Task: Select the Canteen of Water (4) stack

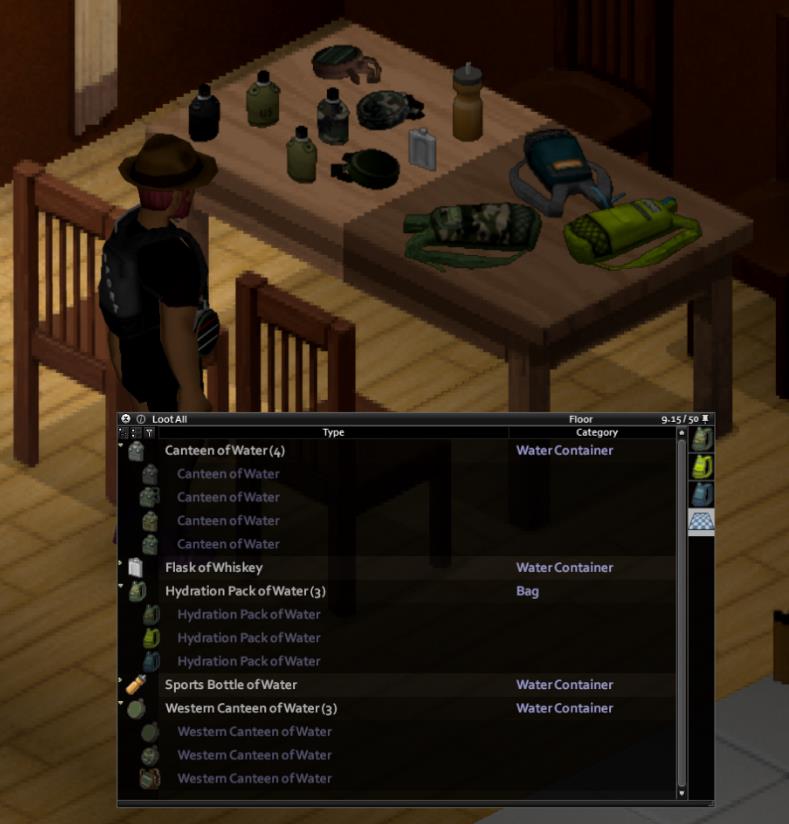Action: tap(225, 451)
